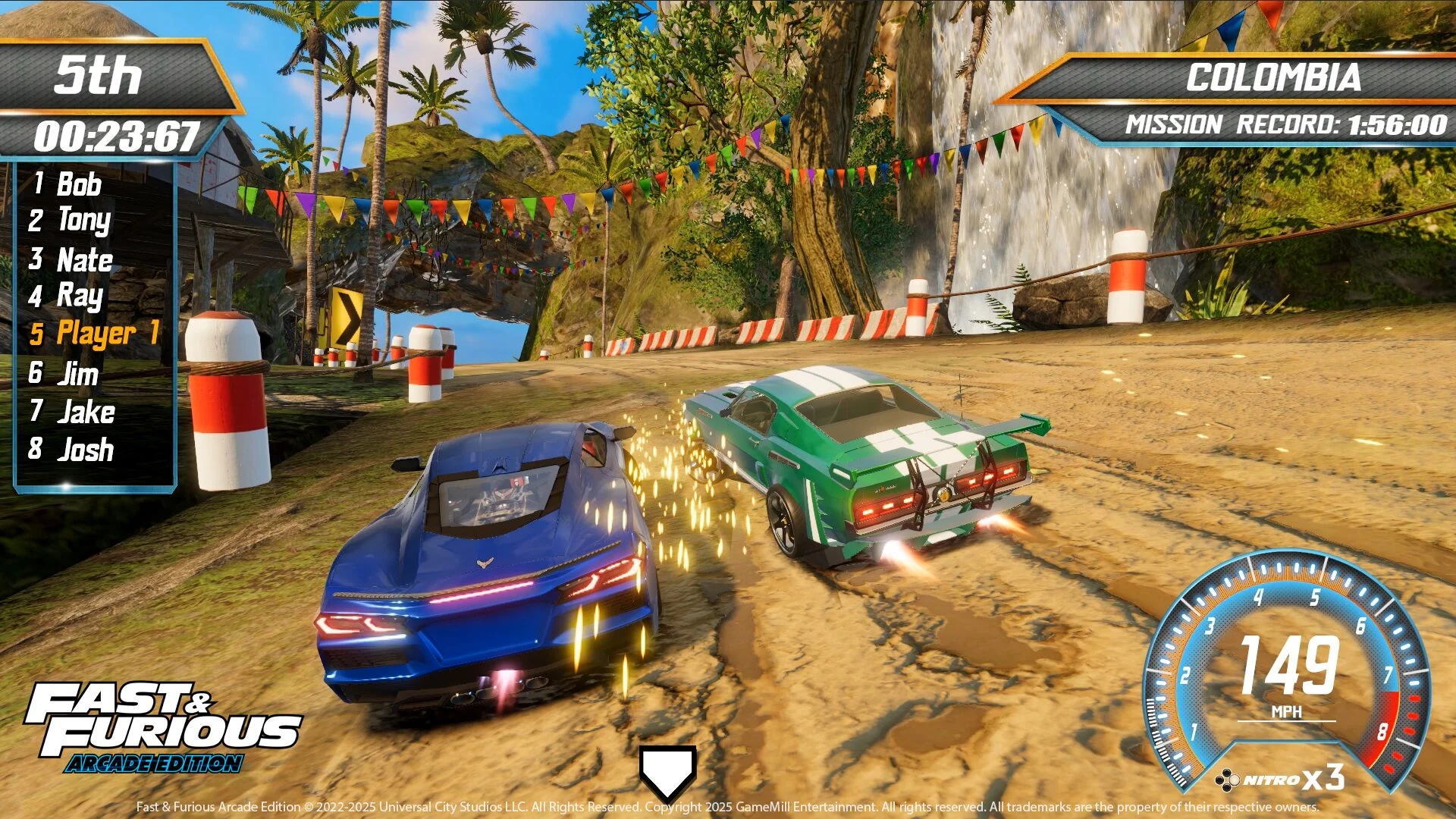The image size is (1456, 819).
Task: Click the Colombia location banner
Action: tap(1276, 76)
